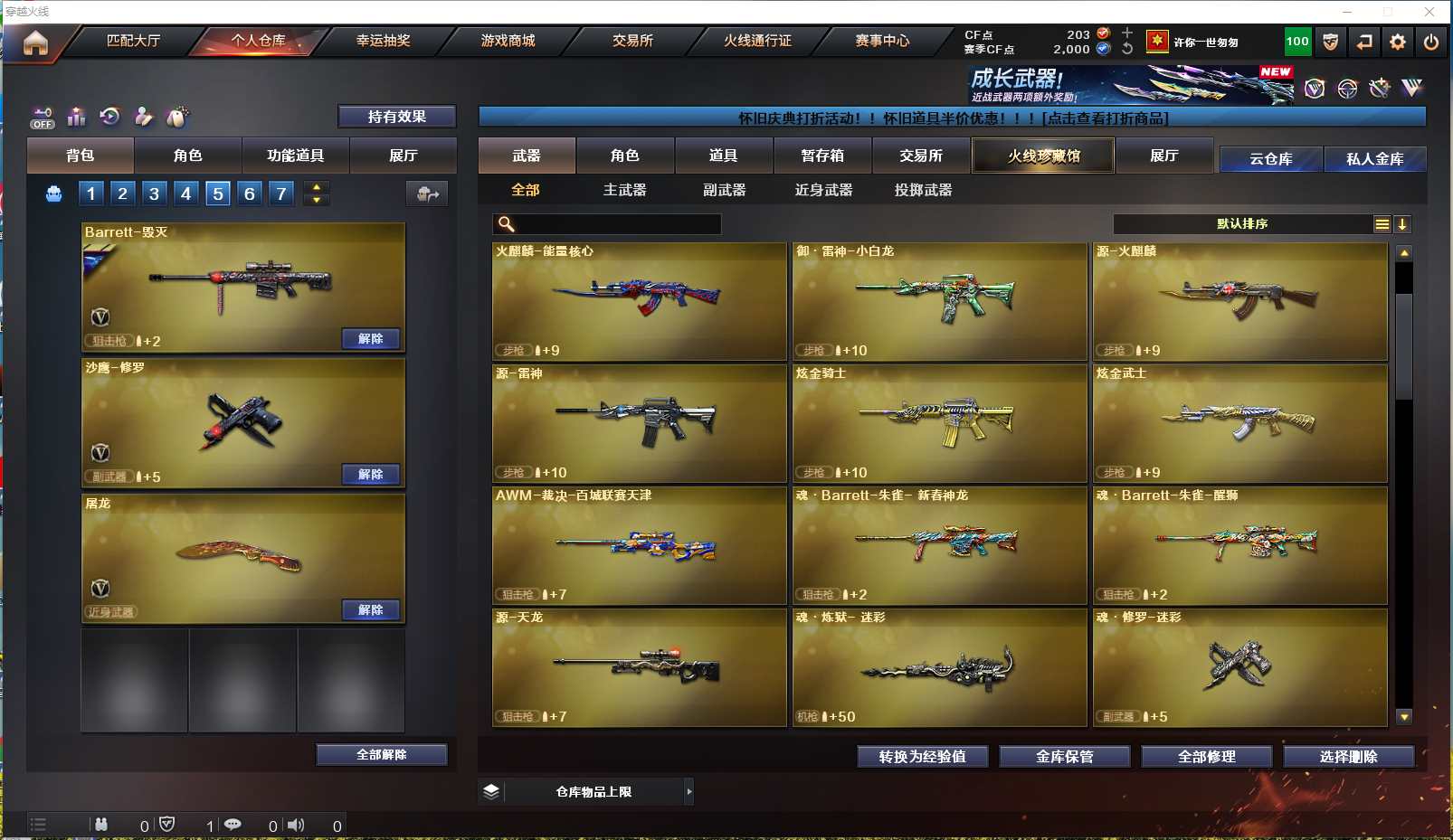Viewport: 1453px width, 840px height.
Task: Unequip the Barrett-毁灭 sniper with 解除
Action: pyautogui.click(x=371, y=338)
